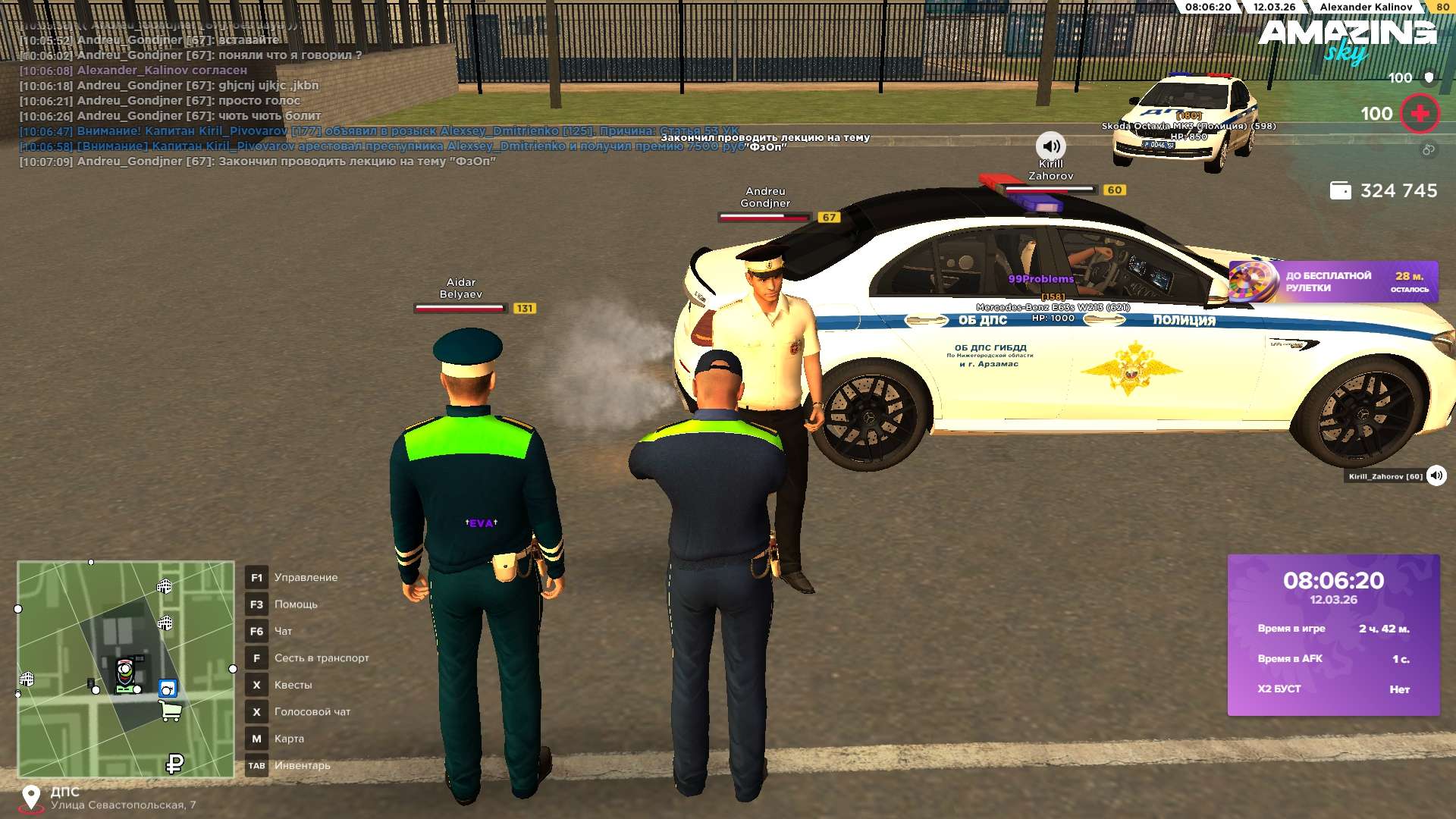Image resolution: width=1456 pixels, height=819 pixels.
Task: Click the wallet balance icon
Action: point(1340,191)
